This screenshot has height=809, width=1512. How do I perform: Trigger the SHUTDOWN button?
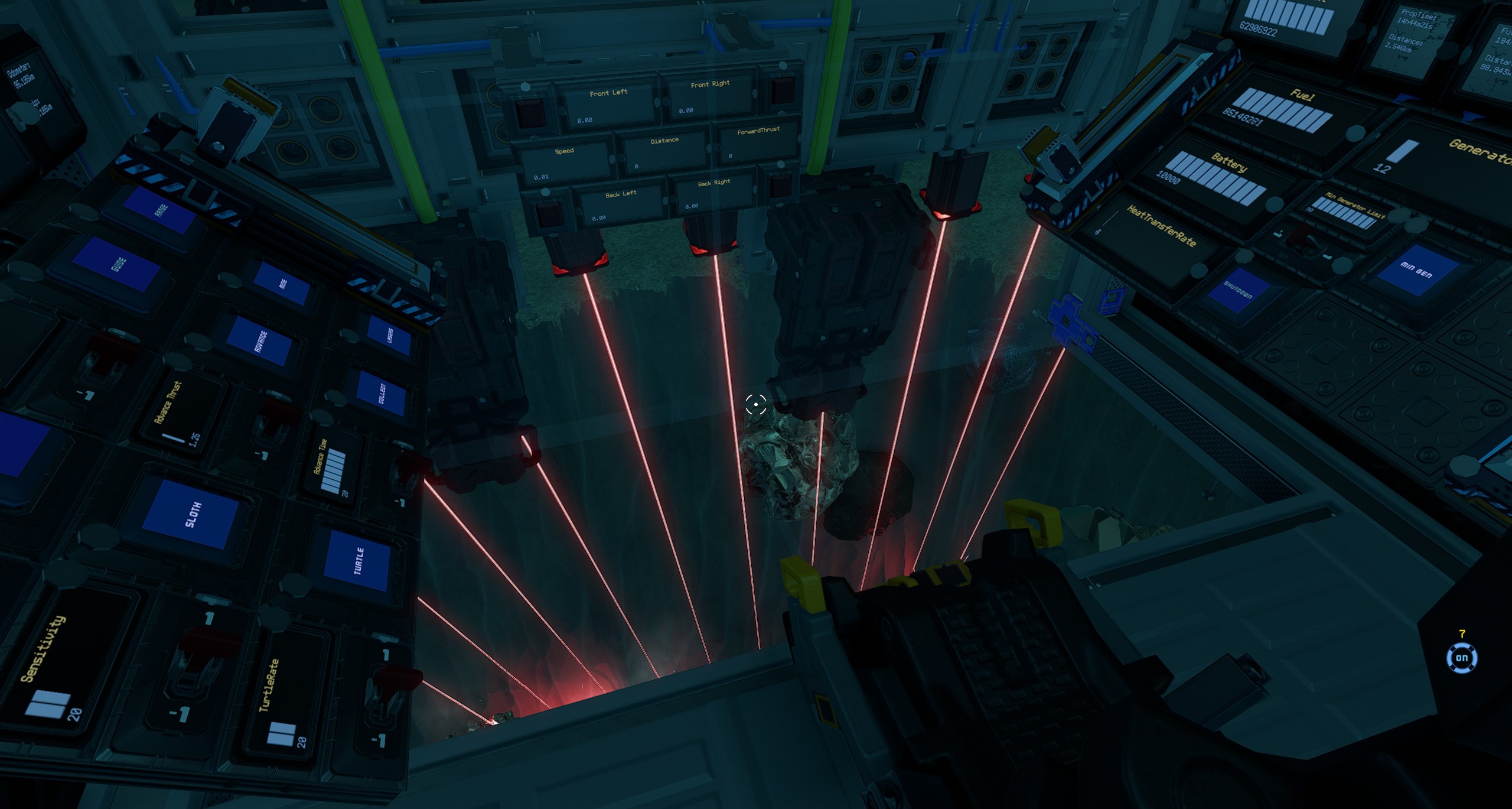(x=1239, y=292)
